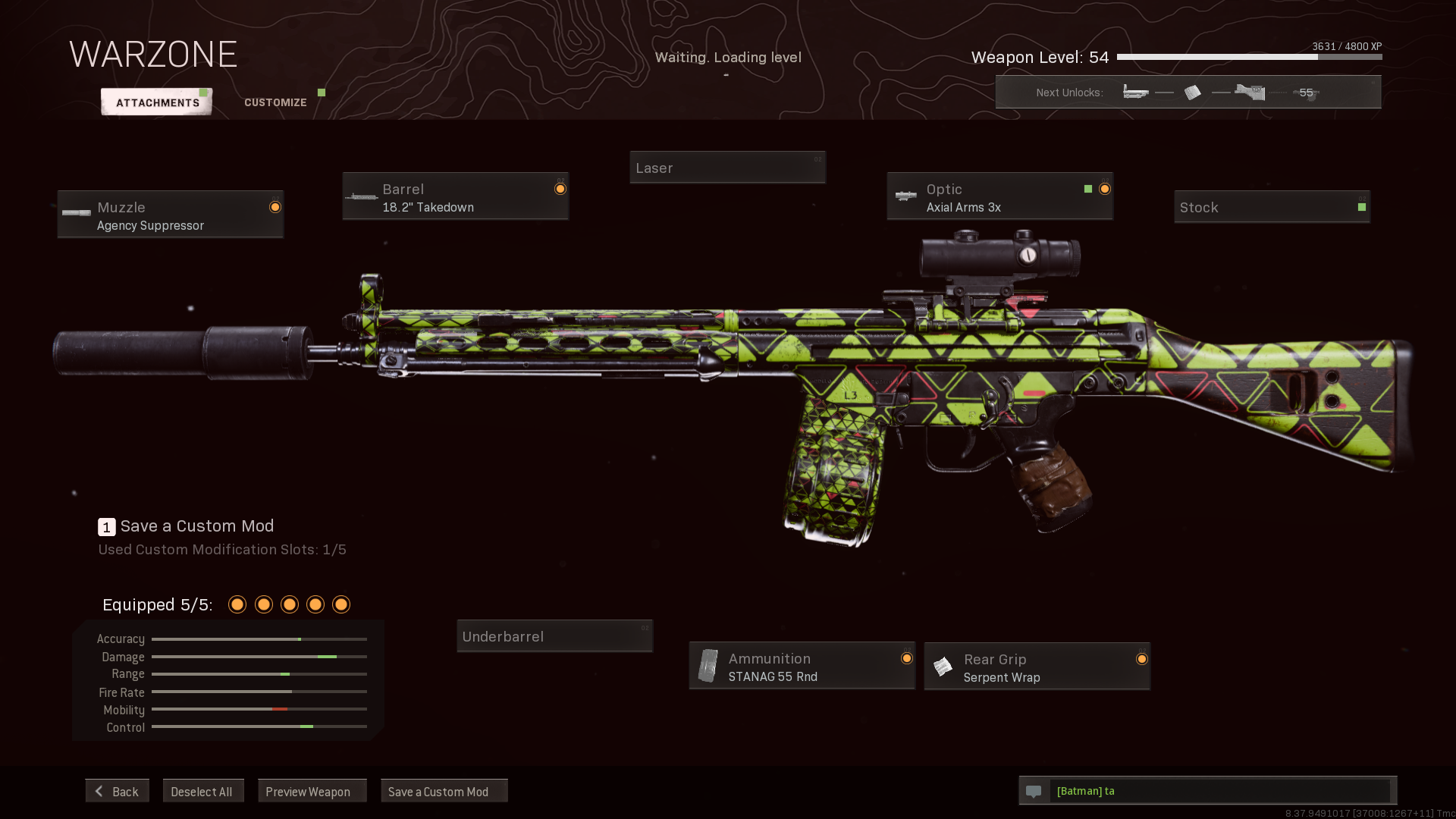This screenshot has height=819, width=1456.
Task: Choose the empty Laser slot
Action: pyautogui.click(x=727, y=168)
